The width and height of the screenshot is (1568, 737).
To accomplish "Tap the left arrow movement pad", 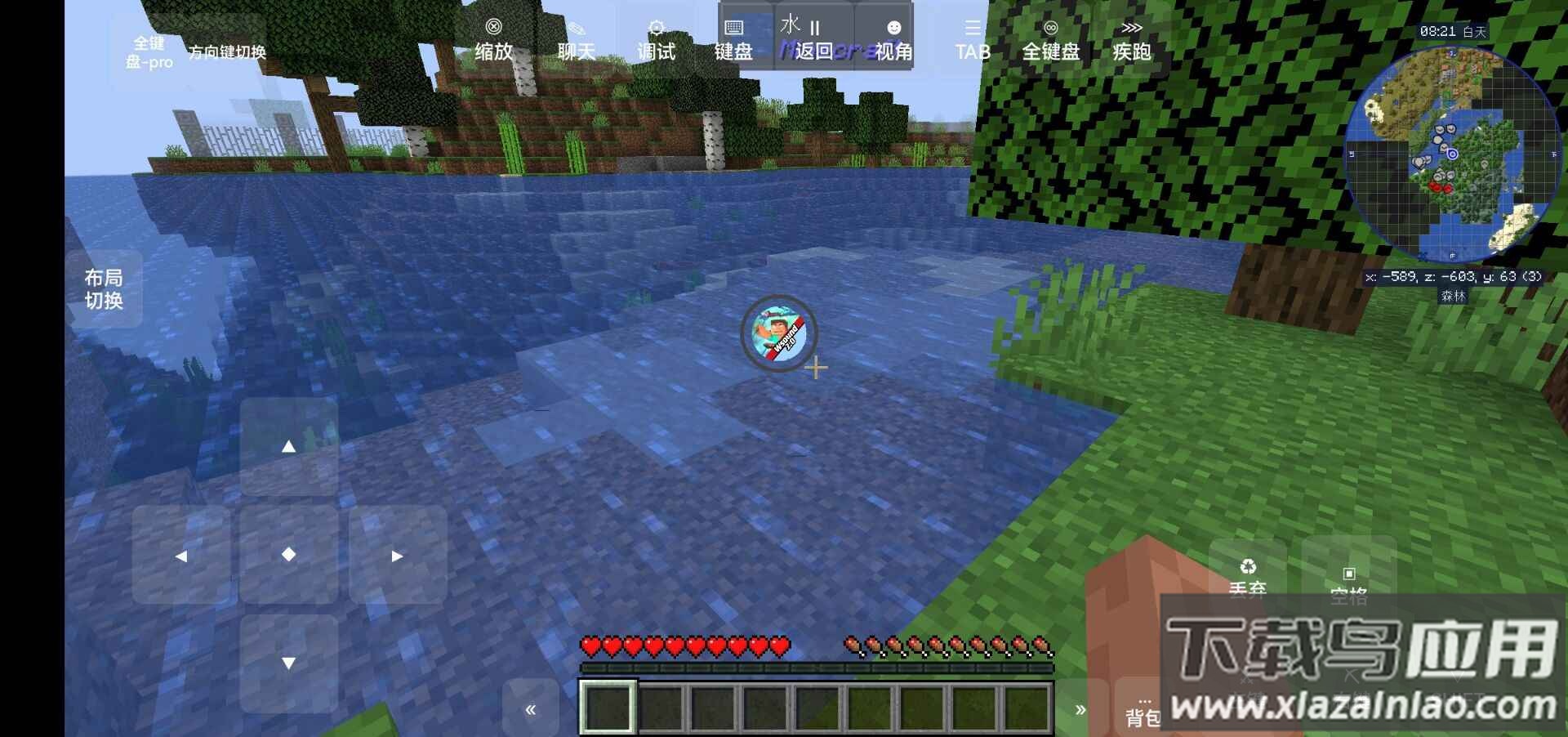I will [181, 556].
